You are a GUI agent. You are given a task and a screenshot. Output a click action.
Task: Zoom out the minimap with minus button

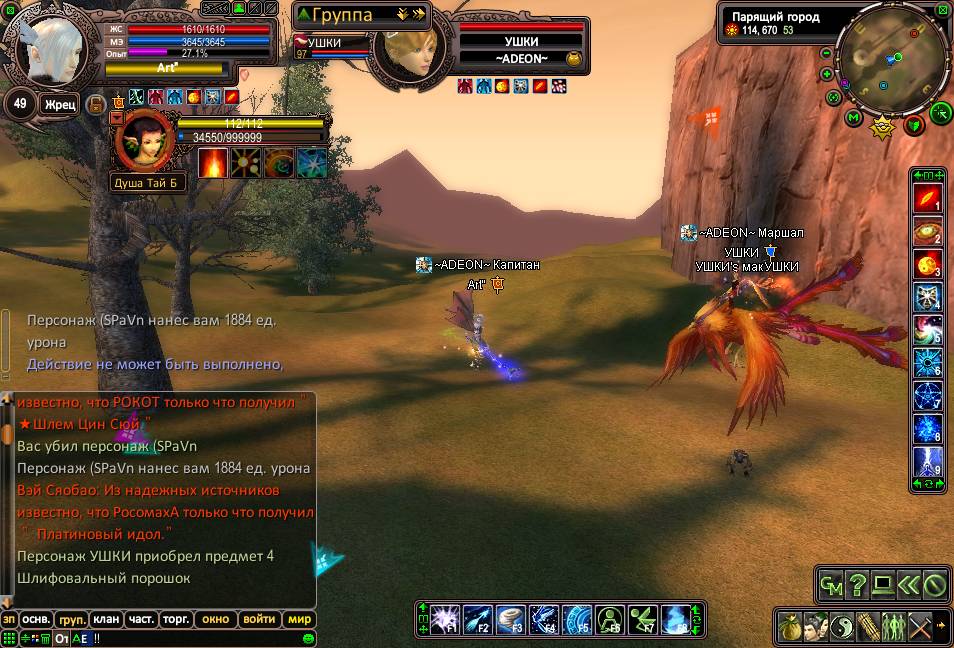tap(827, 53)
